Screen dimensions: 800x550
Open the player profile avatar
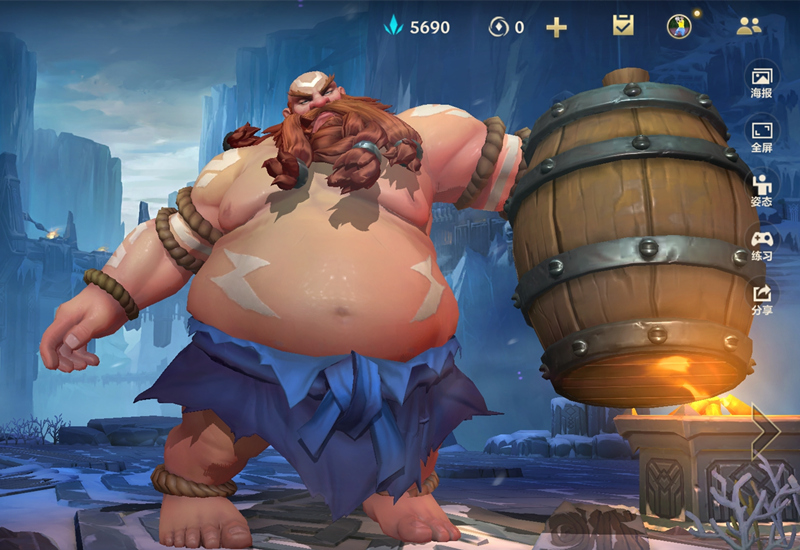point(679,26)
